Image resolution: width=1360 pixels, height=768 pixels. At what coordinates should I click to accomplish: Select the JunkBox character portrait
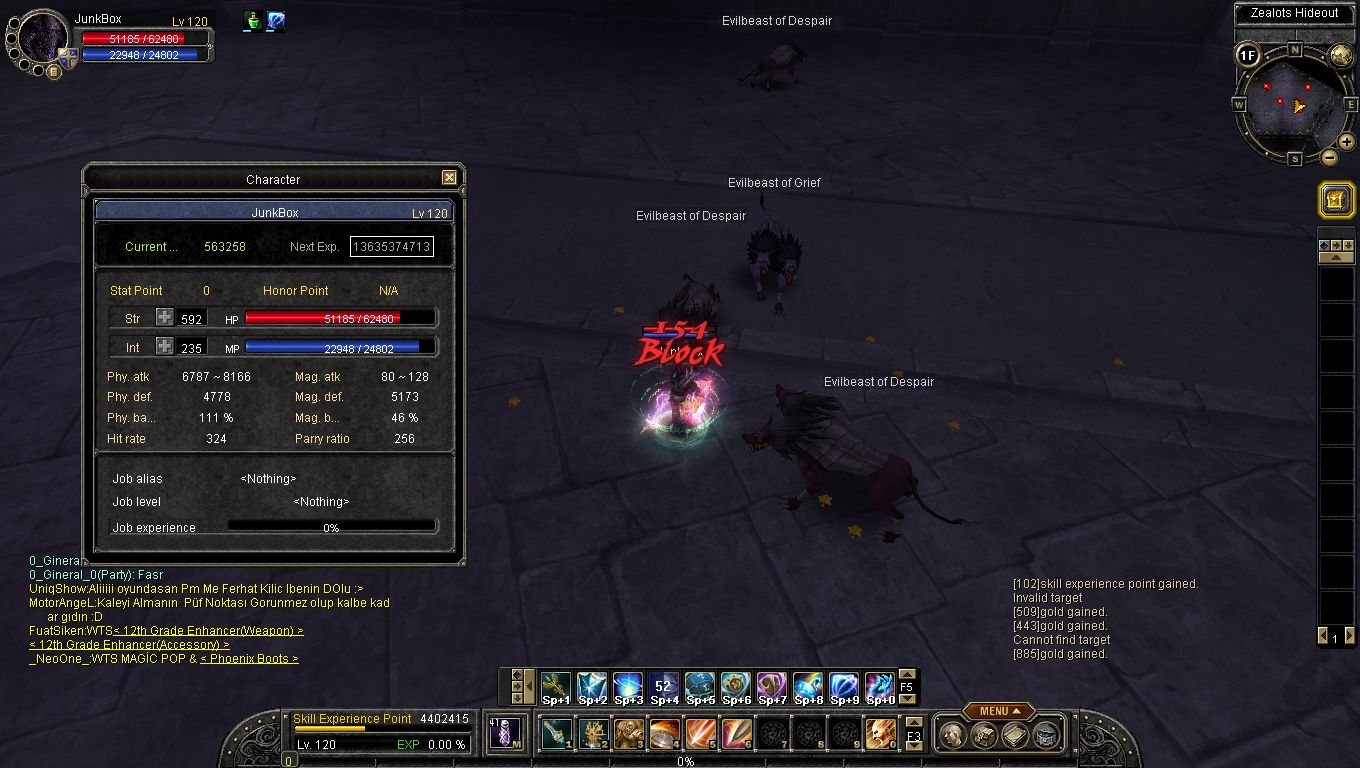pyautogui.click(x=42, y=41)
